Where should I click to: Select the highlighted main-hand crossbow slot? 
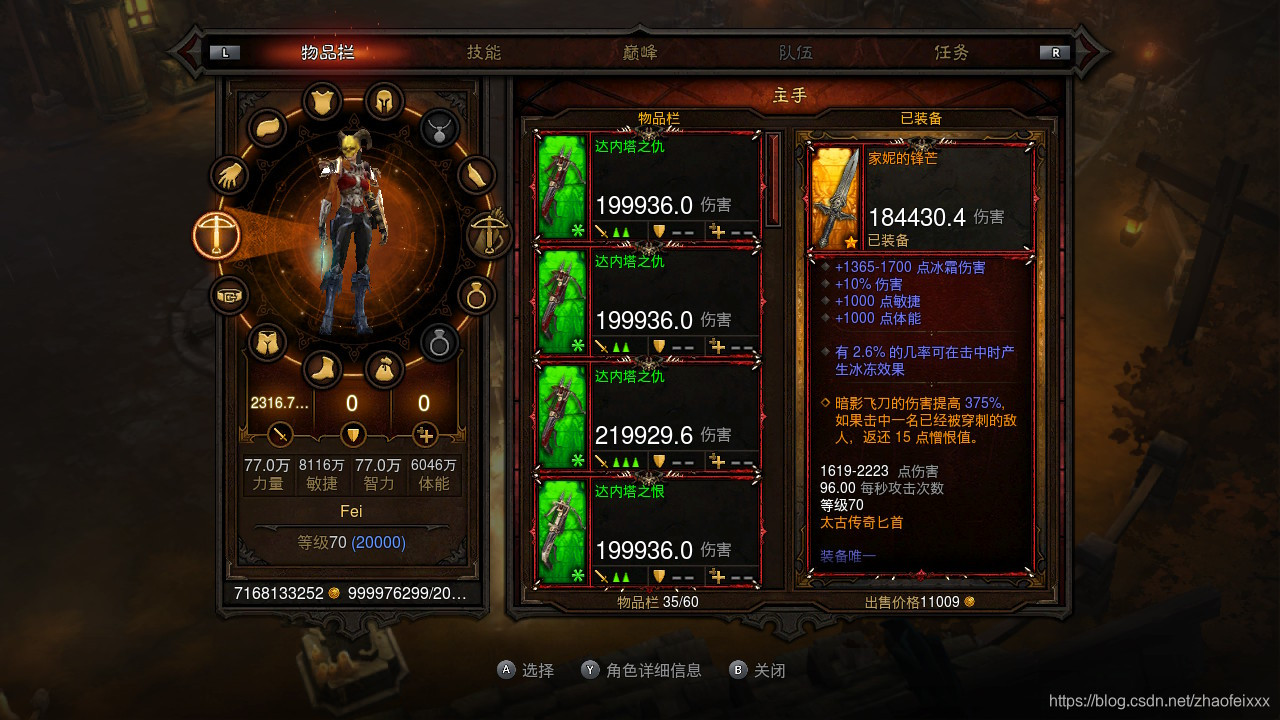(217, 236)
